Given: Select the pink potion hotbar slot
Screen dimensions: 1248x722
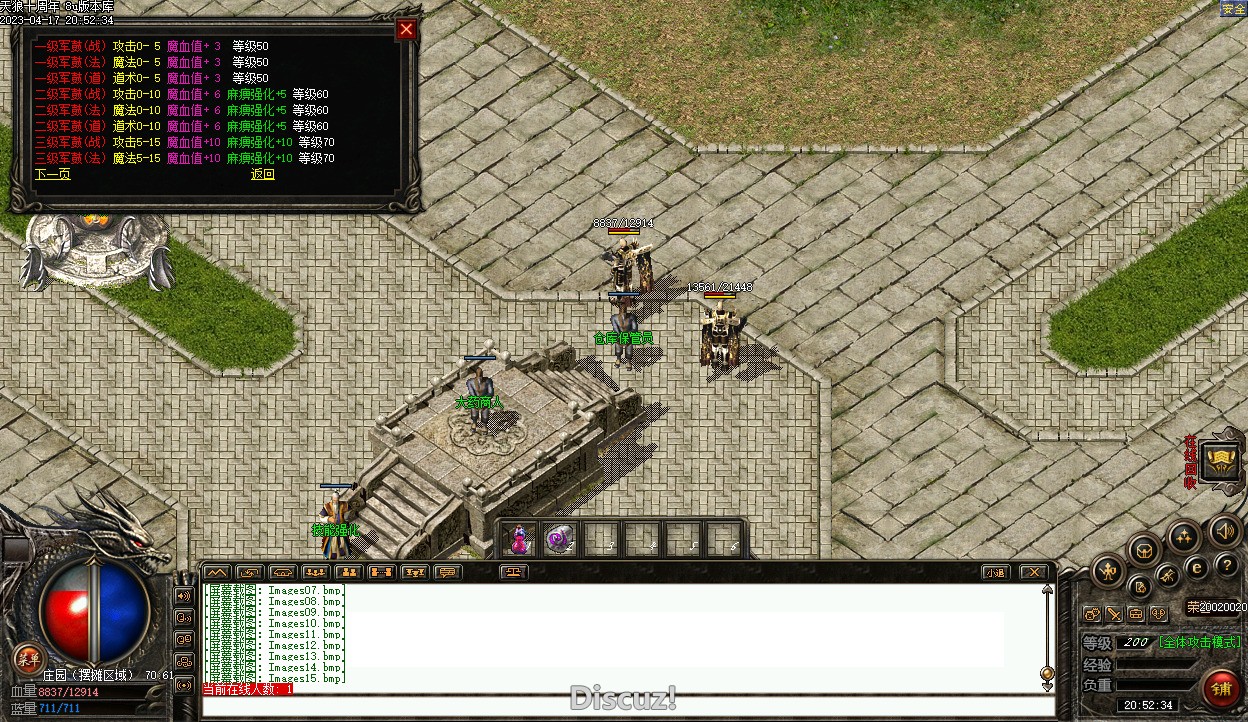Looking at the screenshot, I should pyautogui.click(x=519, y=540).
